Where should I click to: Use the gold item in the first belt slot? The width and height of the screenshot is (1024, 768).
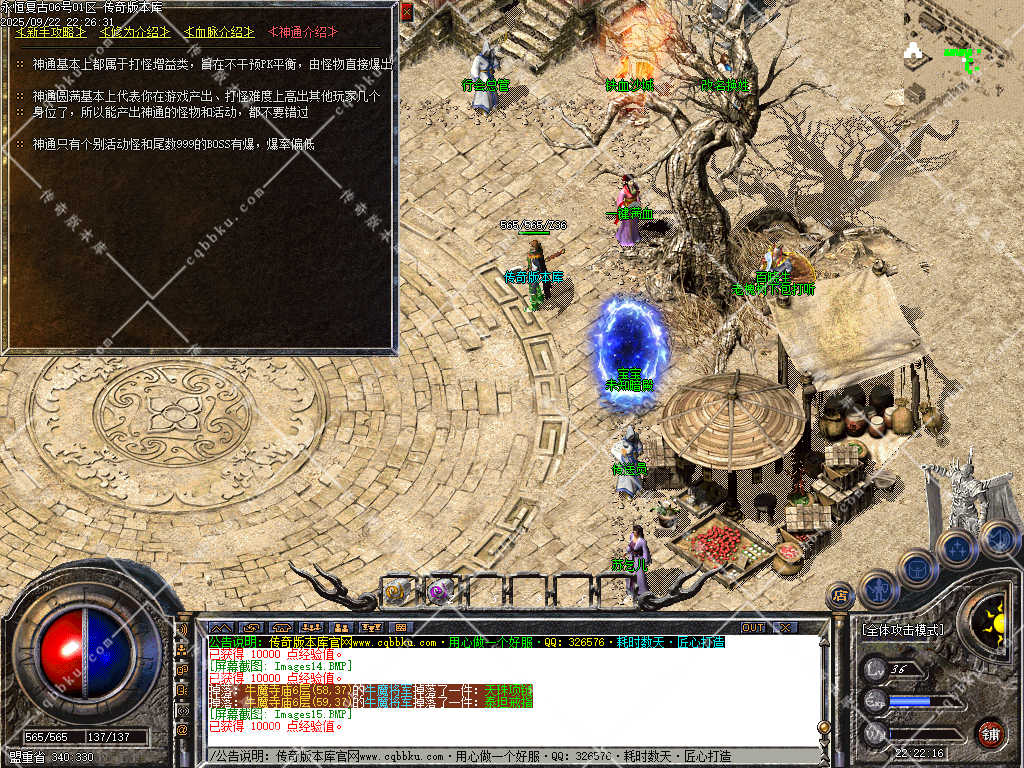click(397, 592)
